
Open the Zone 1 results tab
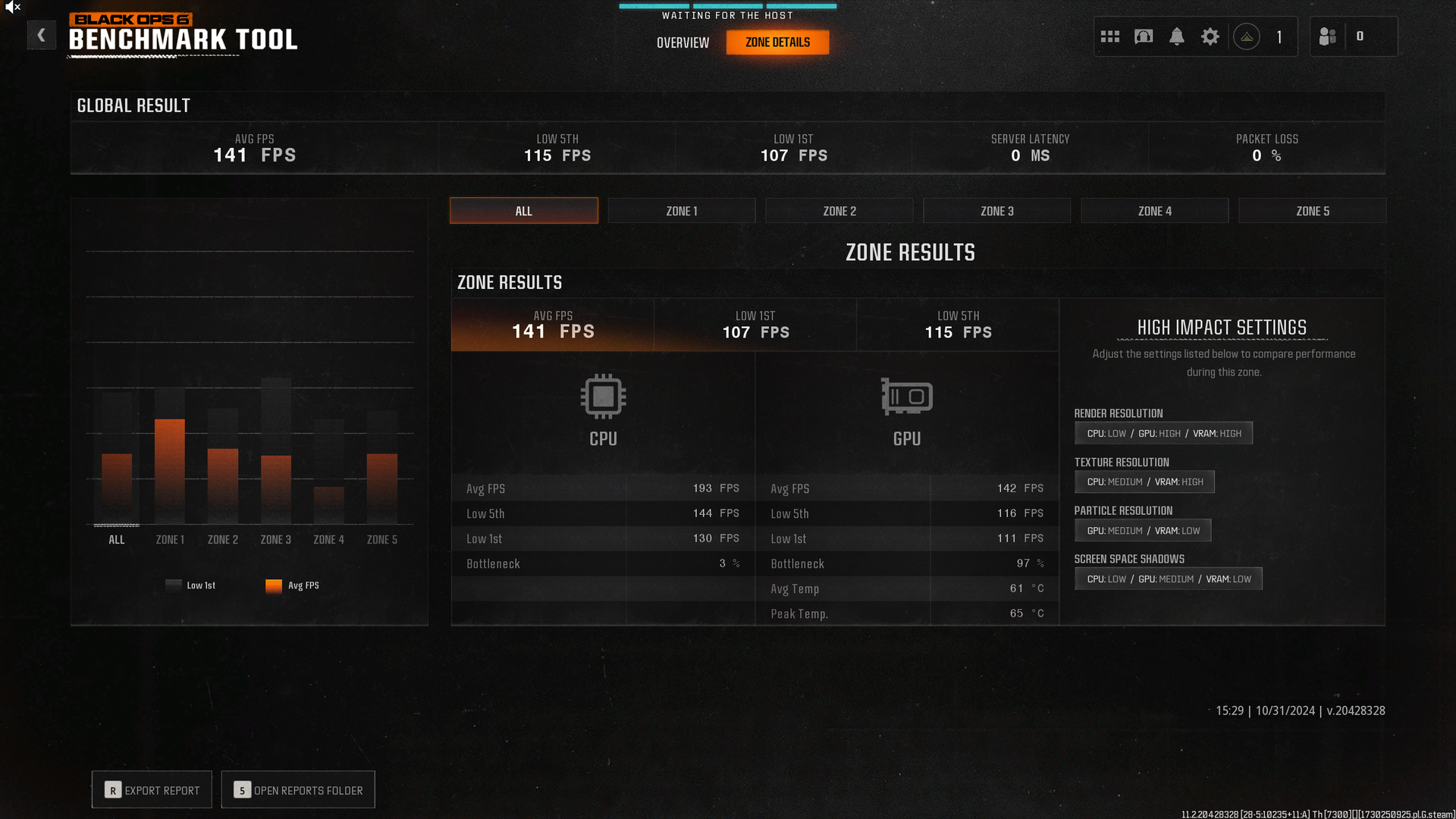681,211
